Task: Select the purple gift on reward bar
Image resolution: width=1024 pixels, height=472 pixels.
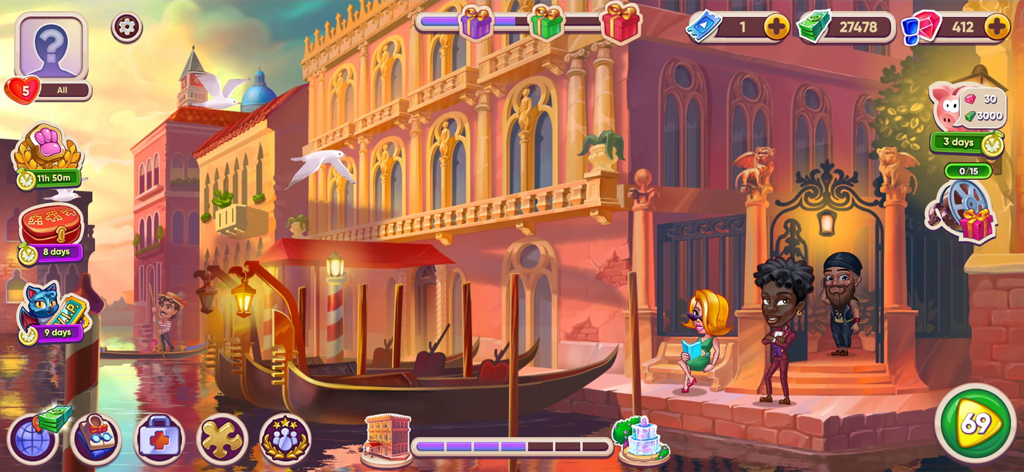Action: (476, 21)
